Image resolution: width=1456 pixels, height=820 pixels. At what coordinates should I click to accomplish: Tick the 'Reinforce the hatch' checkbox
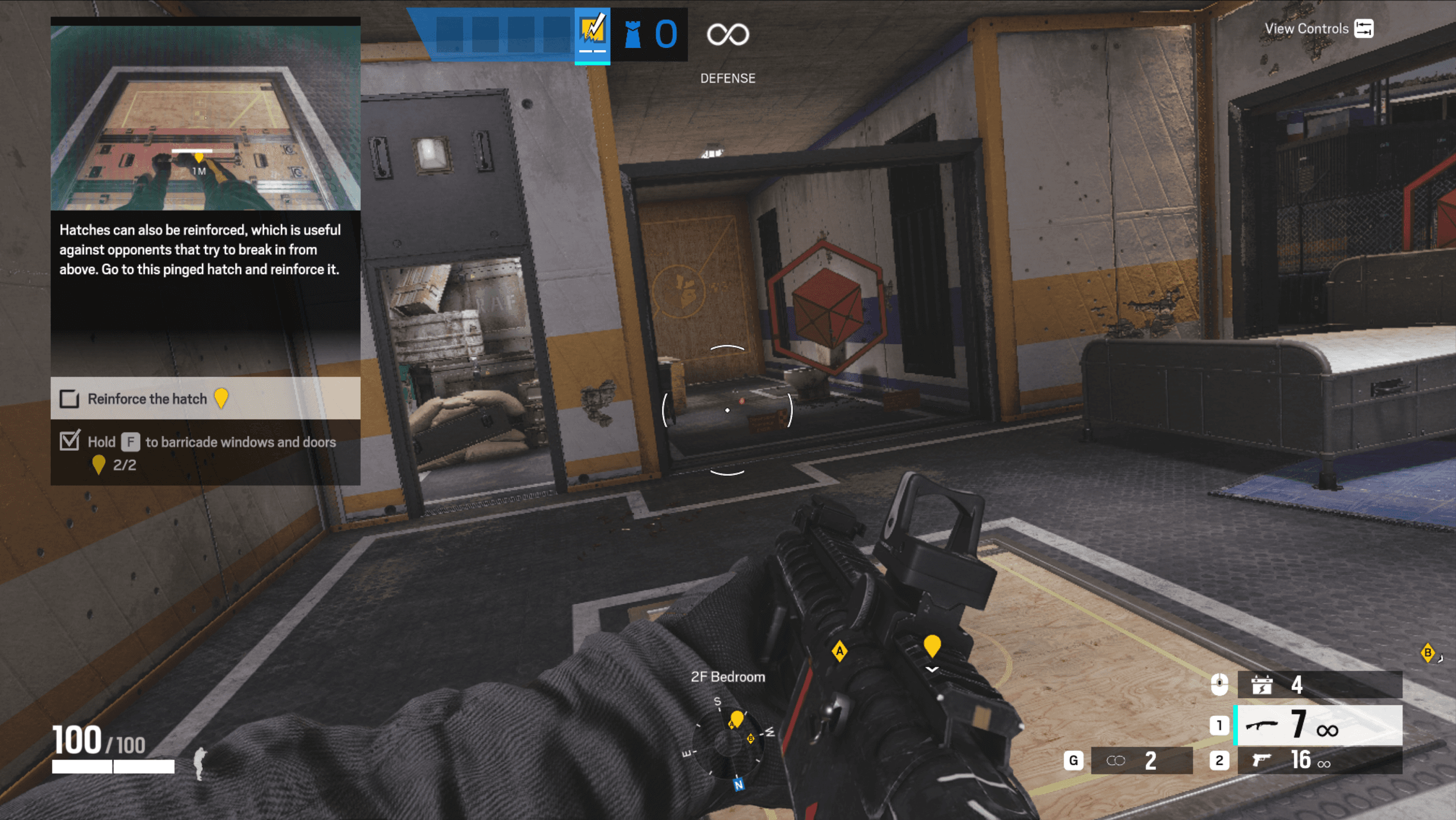69,399
